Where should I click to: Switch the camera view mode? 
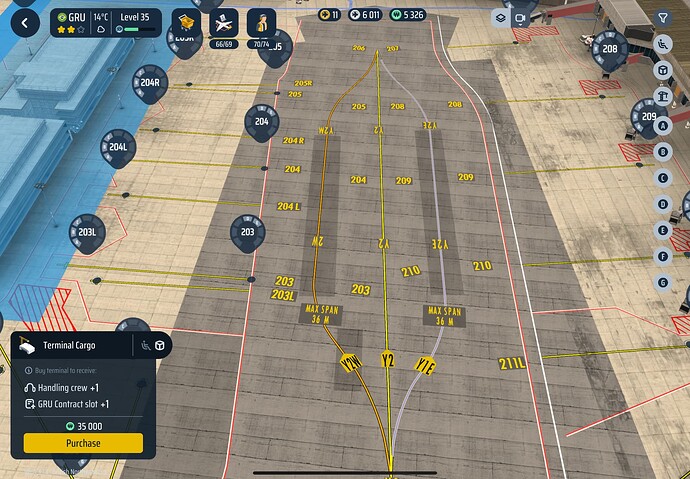pos(520,18)
